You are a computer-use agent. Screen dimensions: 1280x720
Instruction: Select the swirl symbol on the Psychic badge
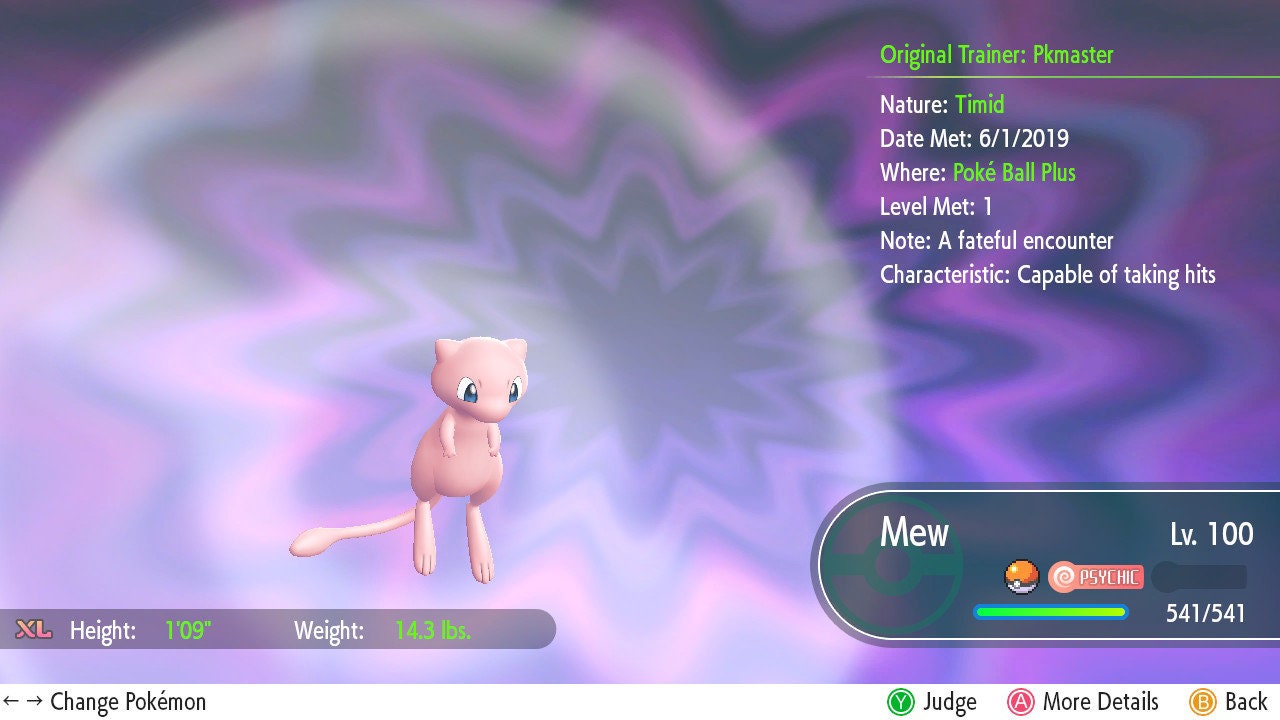1063,576
